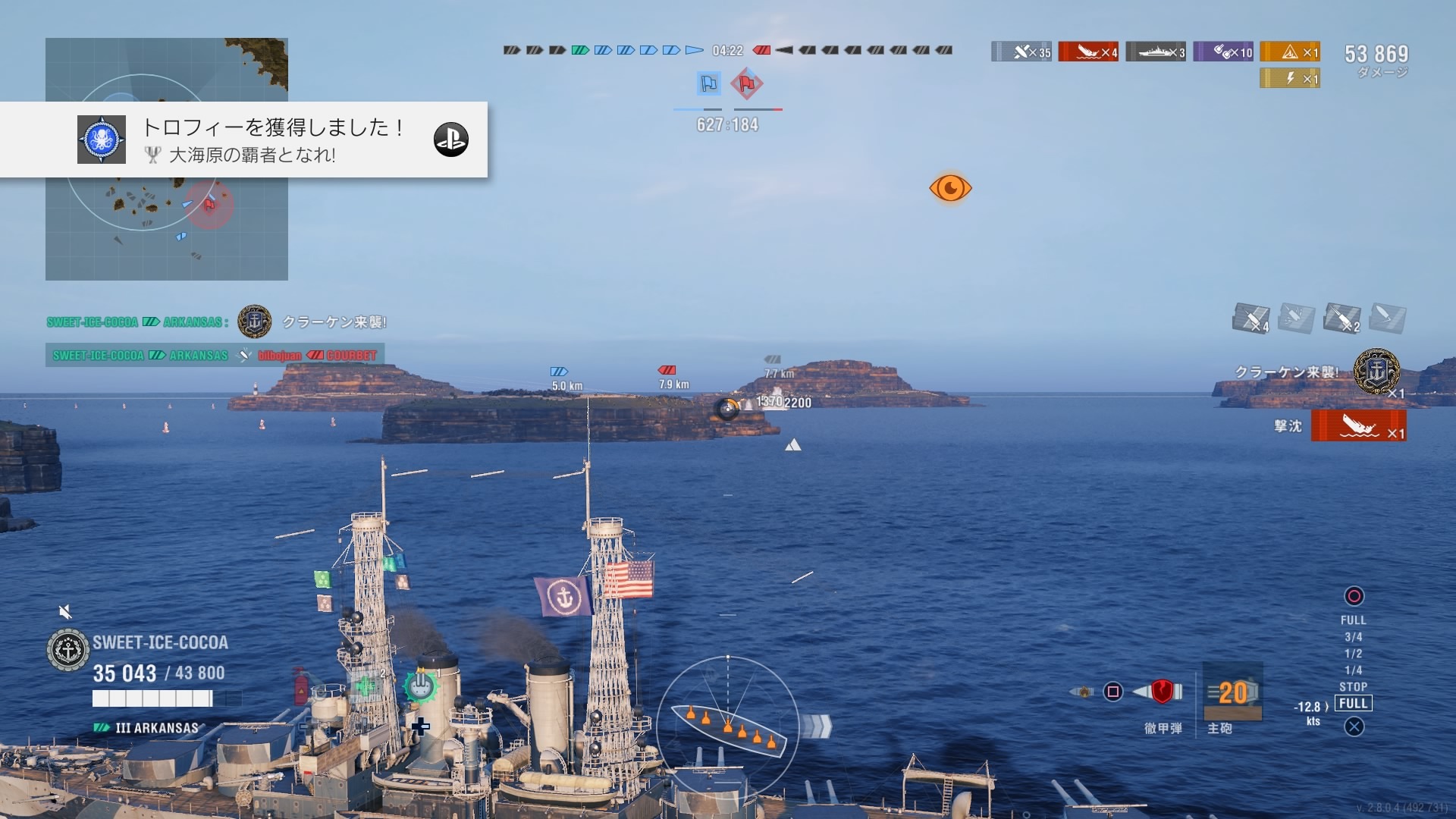Open the minimap behind the trophy notification
Screen dimensions: 1456x819
coord(167,227)
